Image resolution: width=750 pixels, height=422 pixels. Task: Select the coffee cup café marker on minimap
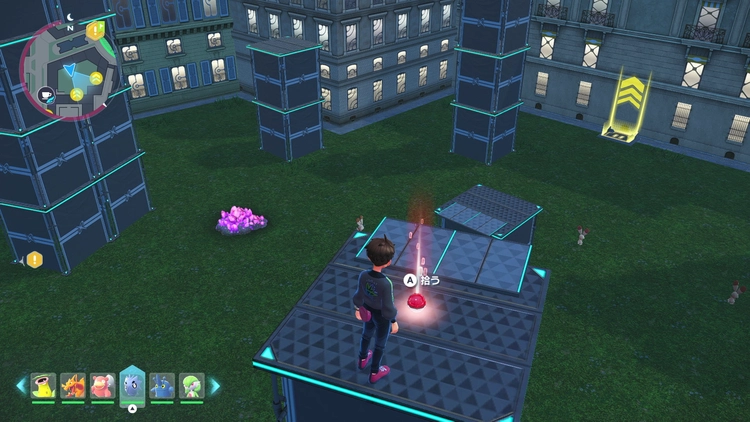pyautogui.click(x=45, y=95)
